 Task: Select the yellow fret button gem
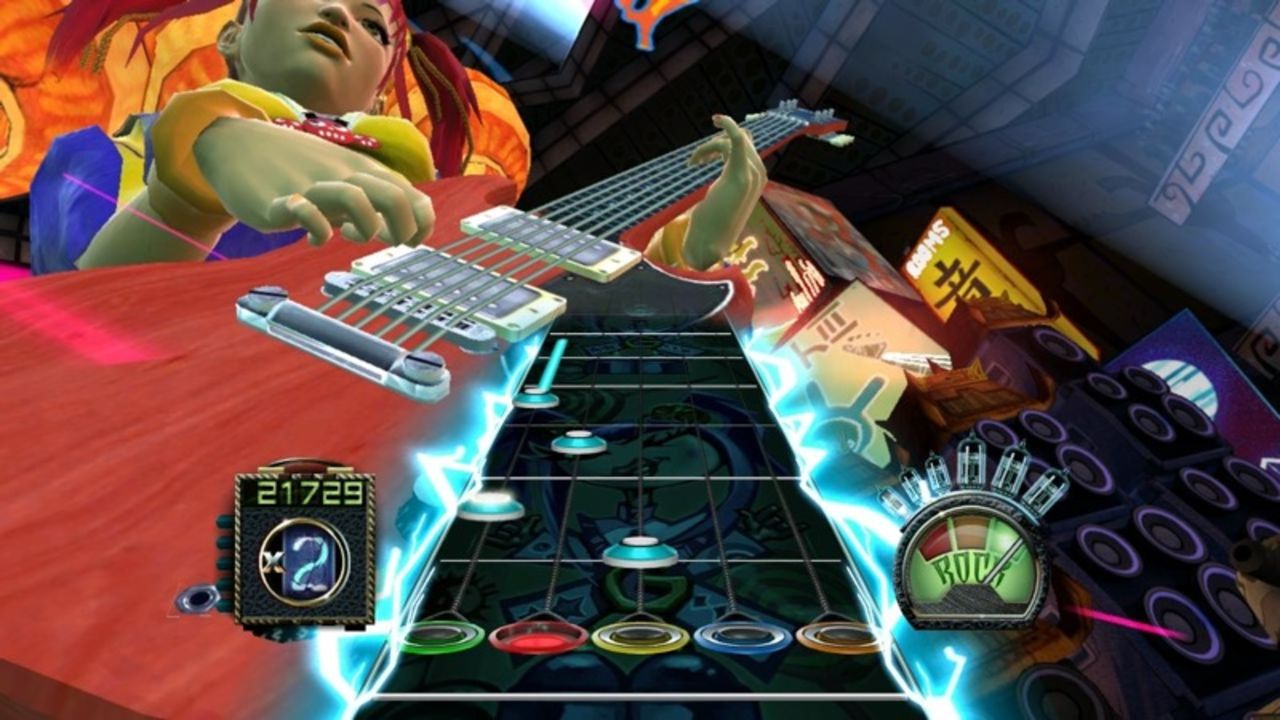[x=640, y=638]
